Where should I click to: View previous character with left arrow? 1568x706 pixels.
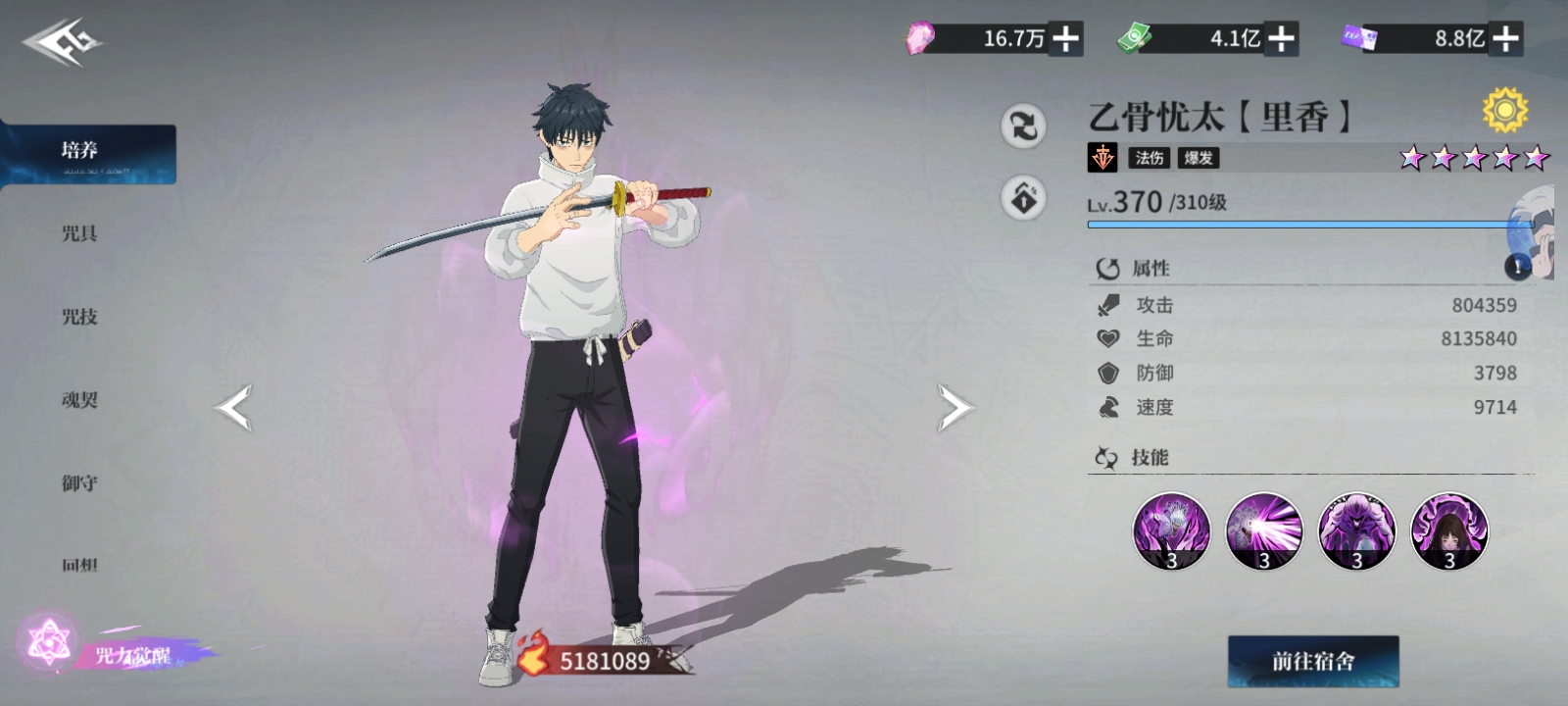[x=234, y=408]
